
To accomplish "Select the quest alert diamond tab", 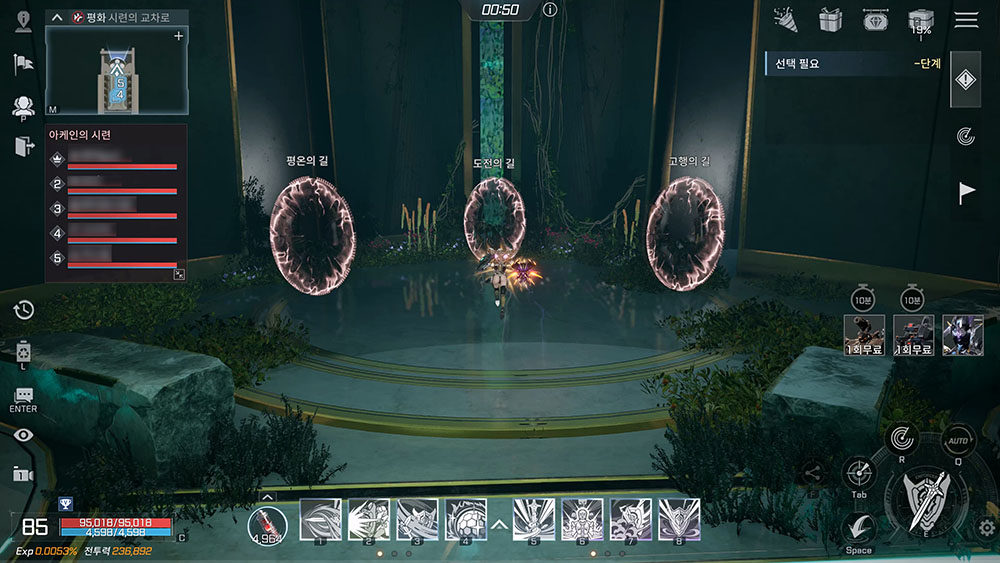I will coord(966,81).
